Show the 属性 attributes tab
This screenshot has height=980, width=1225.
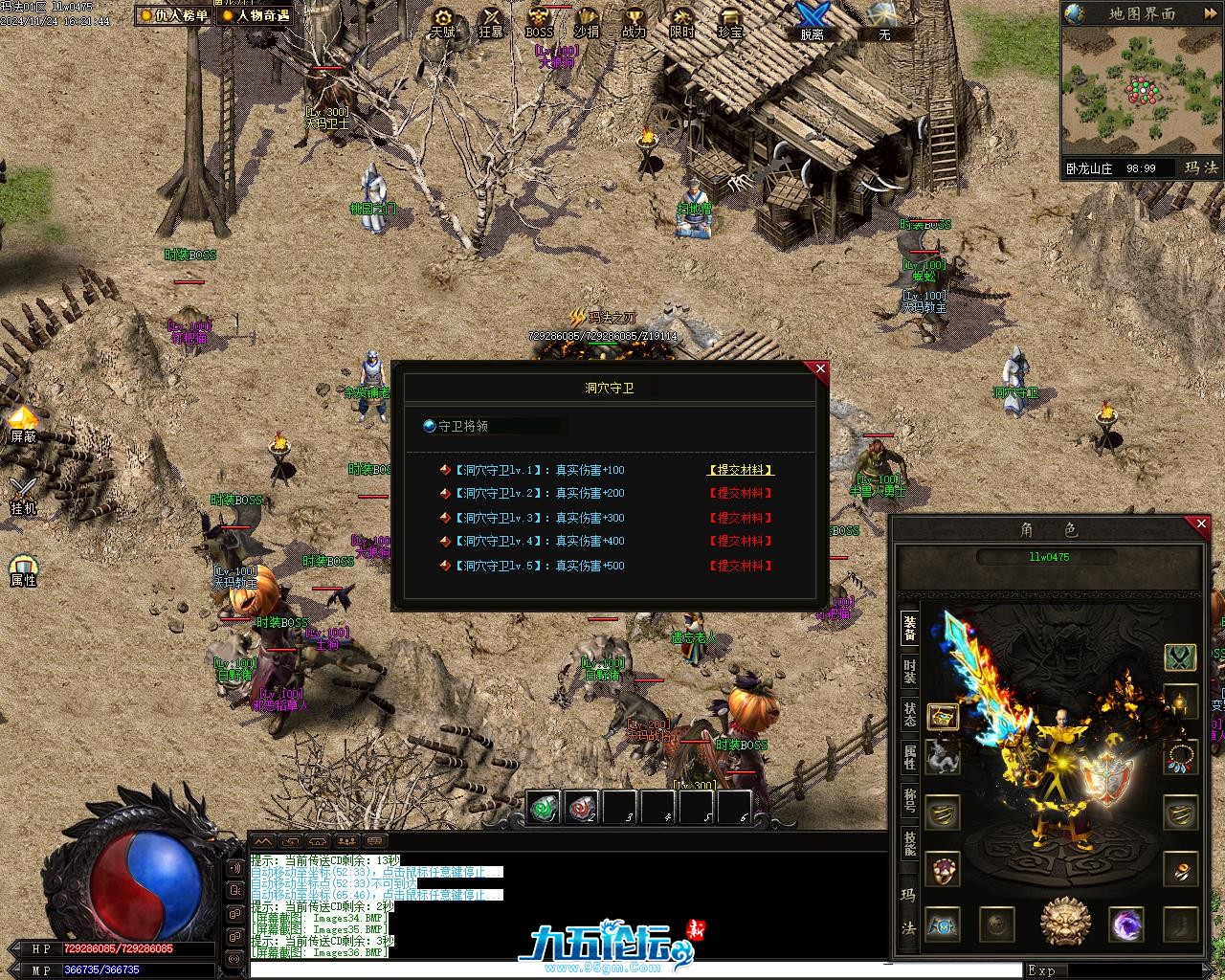point(909,757)
